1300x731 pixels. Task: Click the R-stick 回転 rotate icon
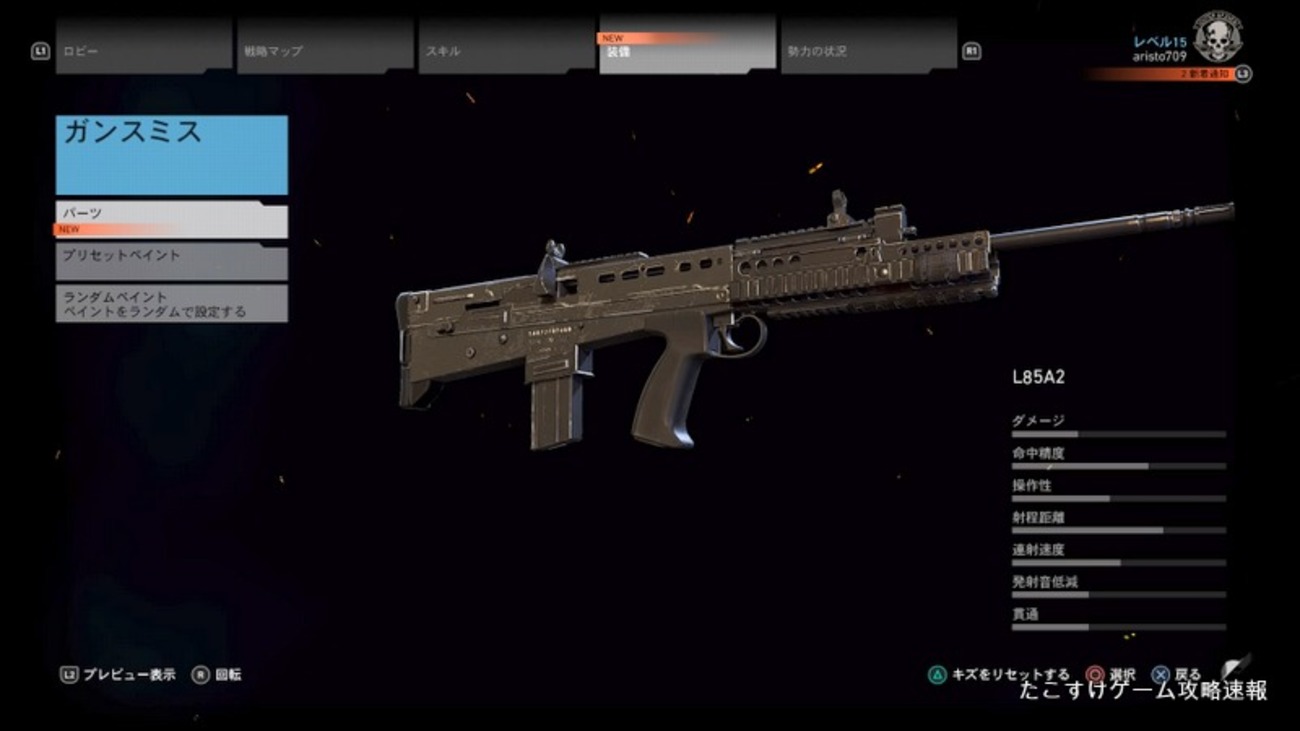[x=200, y=672]
